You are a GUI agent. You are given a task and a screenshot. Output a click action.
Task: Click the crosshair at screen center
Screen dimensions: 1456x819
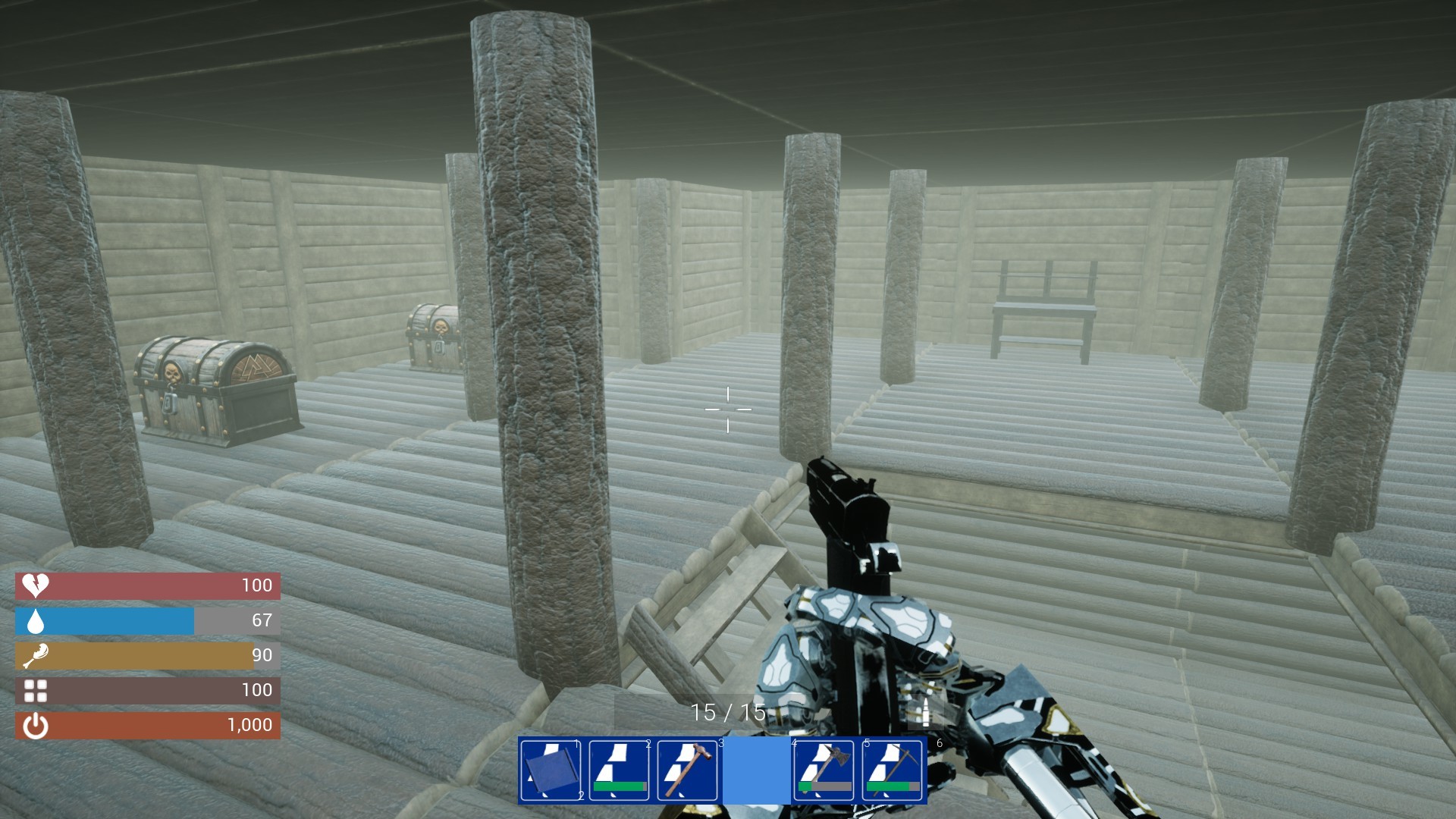tap(728, 409)
